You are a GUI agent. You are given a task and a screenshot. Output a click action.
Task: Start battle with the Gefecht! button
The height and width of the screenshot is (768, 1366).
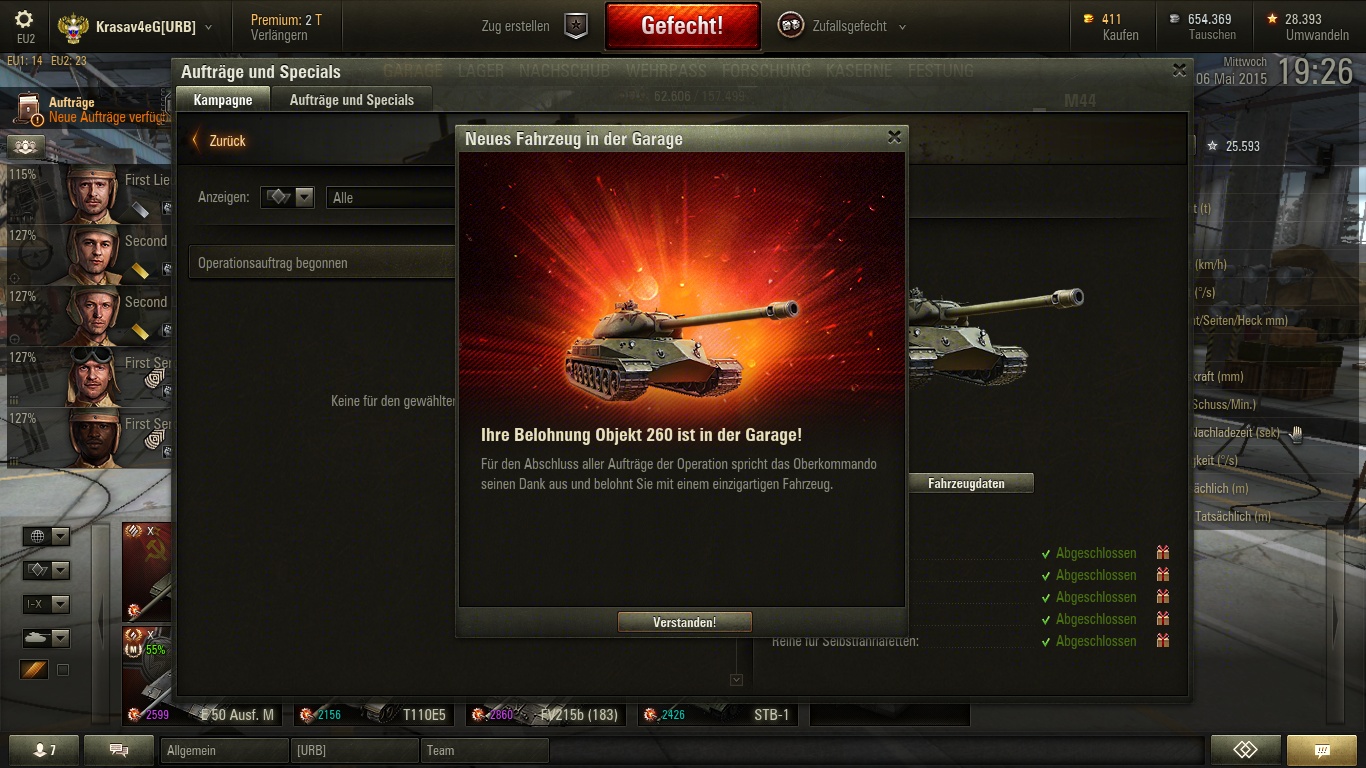682,26
